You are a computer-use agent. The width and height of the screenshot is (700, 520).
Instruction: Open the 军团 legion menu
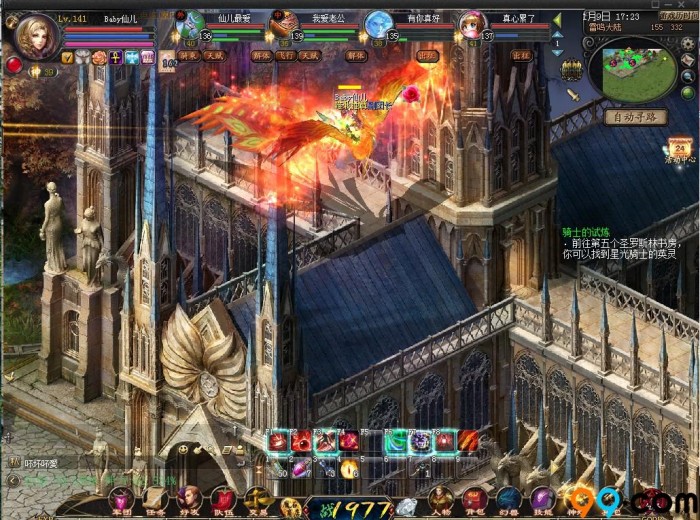(x=121, y=498)
